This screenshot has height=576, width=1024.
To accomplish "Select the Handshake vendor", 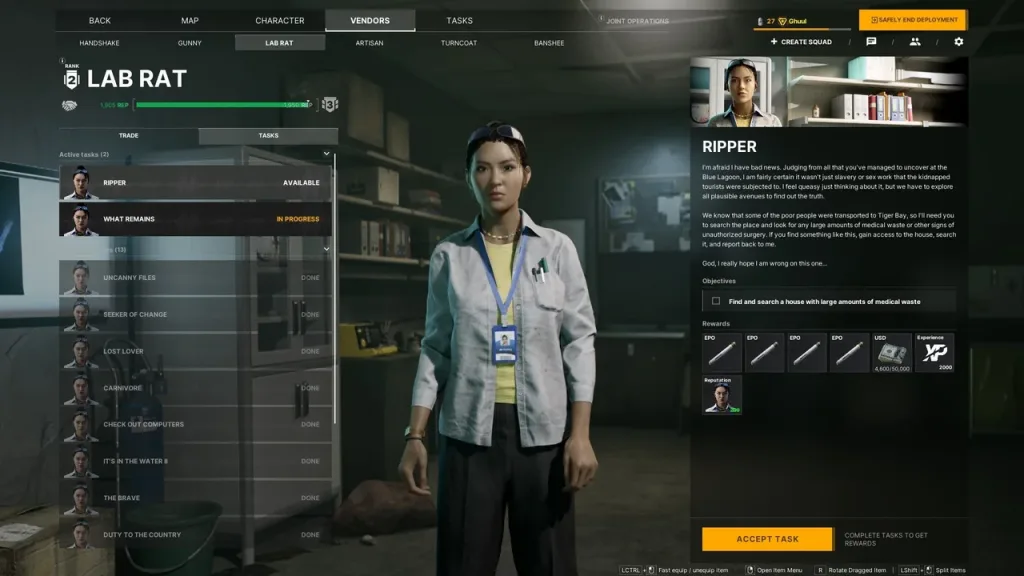I will 99,43.
